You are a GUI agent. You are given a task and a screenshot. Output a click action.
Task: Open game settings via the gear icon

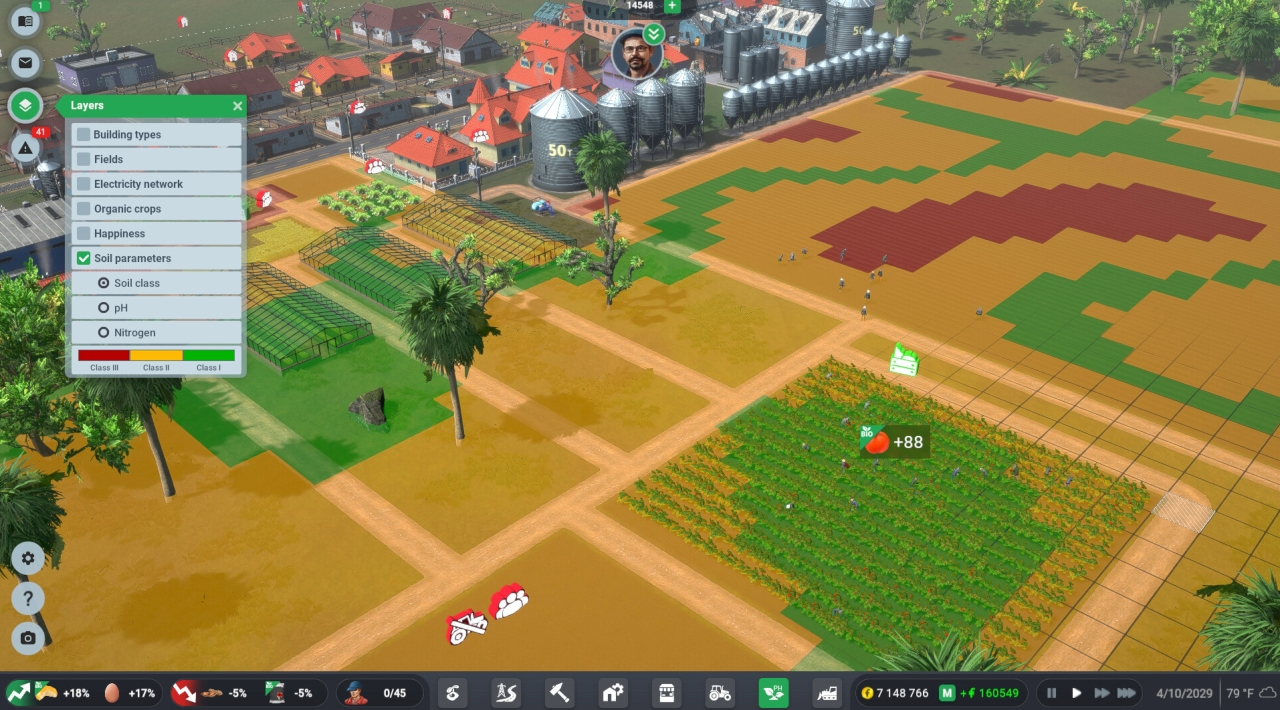(28, 558)
